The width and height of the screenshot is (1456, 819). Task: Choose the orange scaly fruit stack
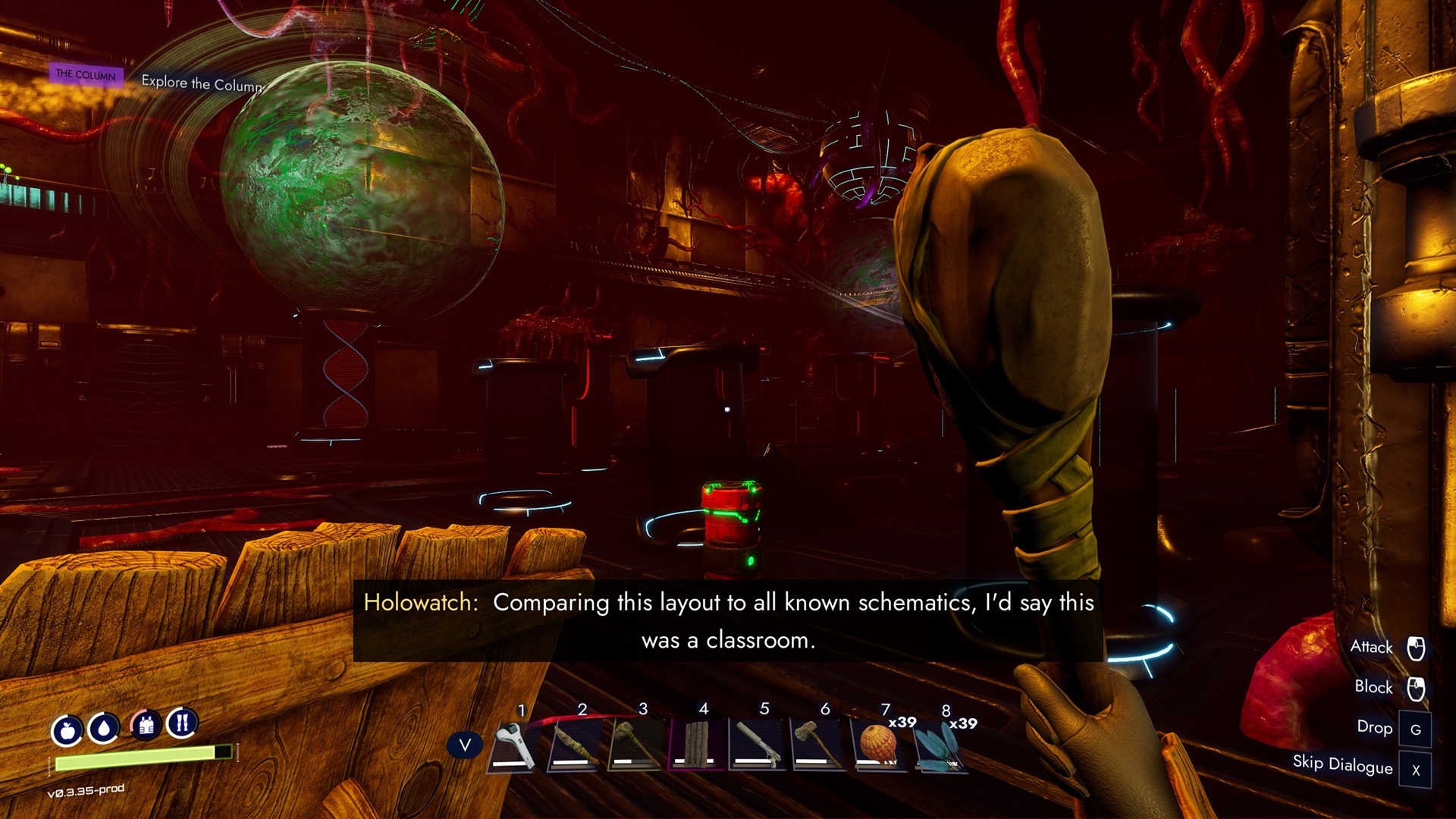(879, 745)
